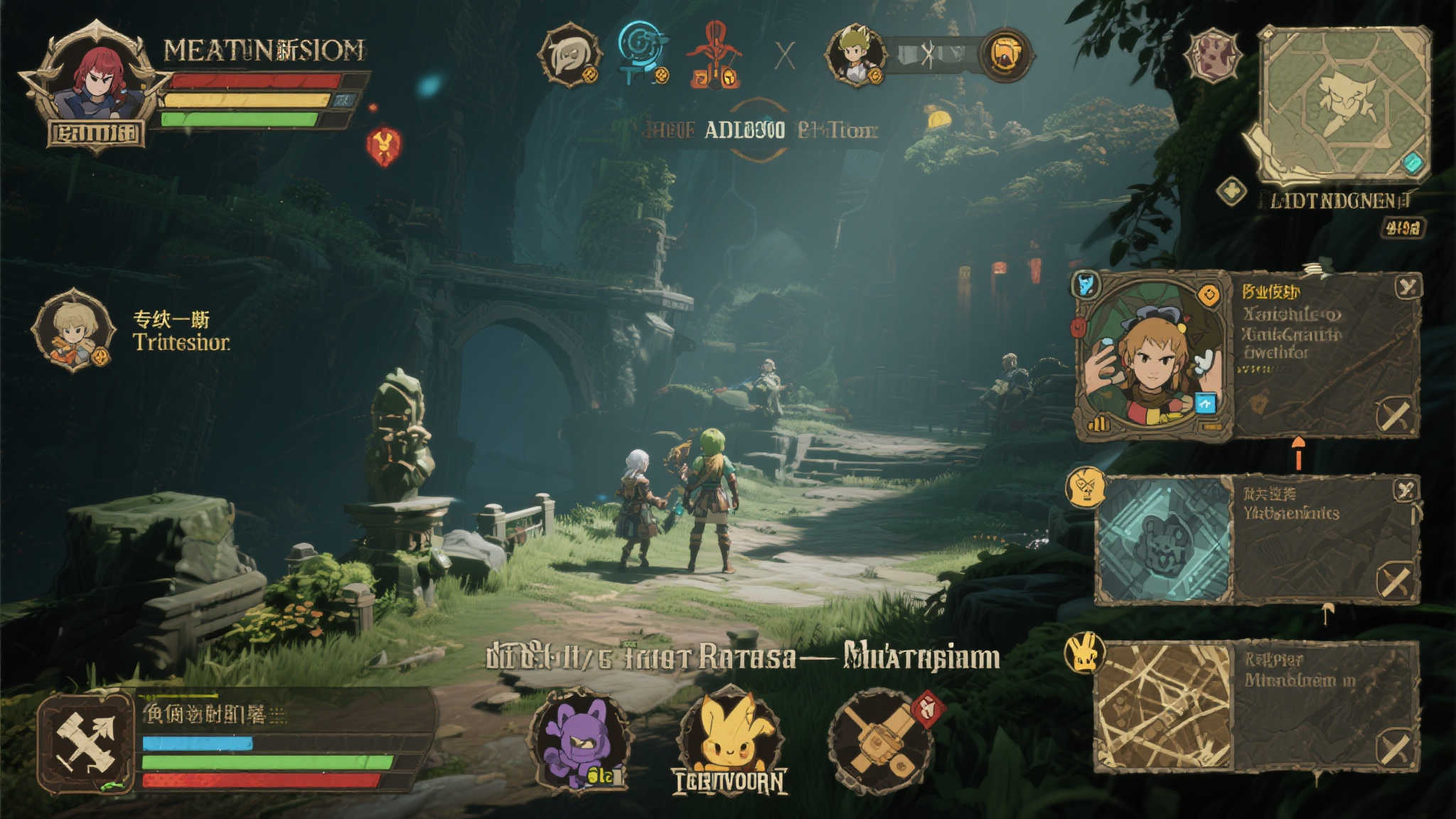Open the round helmet icon at top

point(569,55)
